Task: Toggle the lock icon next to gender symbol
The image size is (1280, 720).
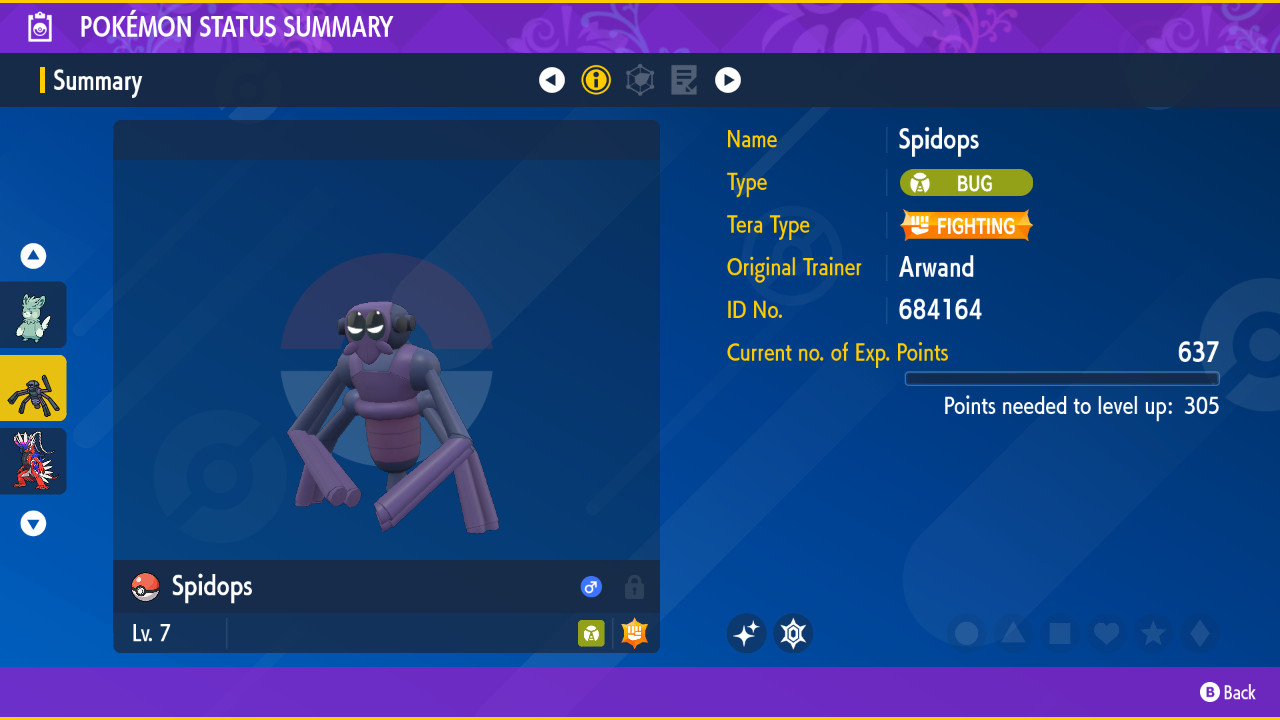Action: point(634,587)
